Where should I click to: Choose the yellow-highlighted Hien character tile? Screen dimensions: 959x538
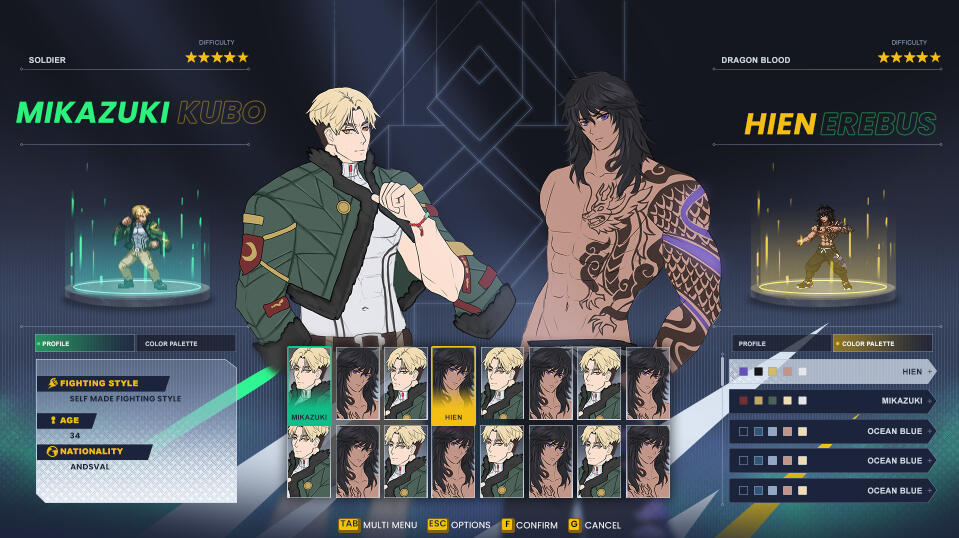pos(453,385)
